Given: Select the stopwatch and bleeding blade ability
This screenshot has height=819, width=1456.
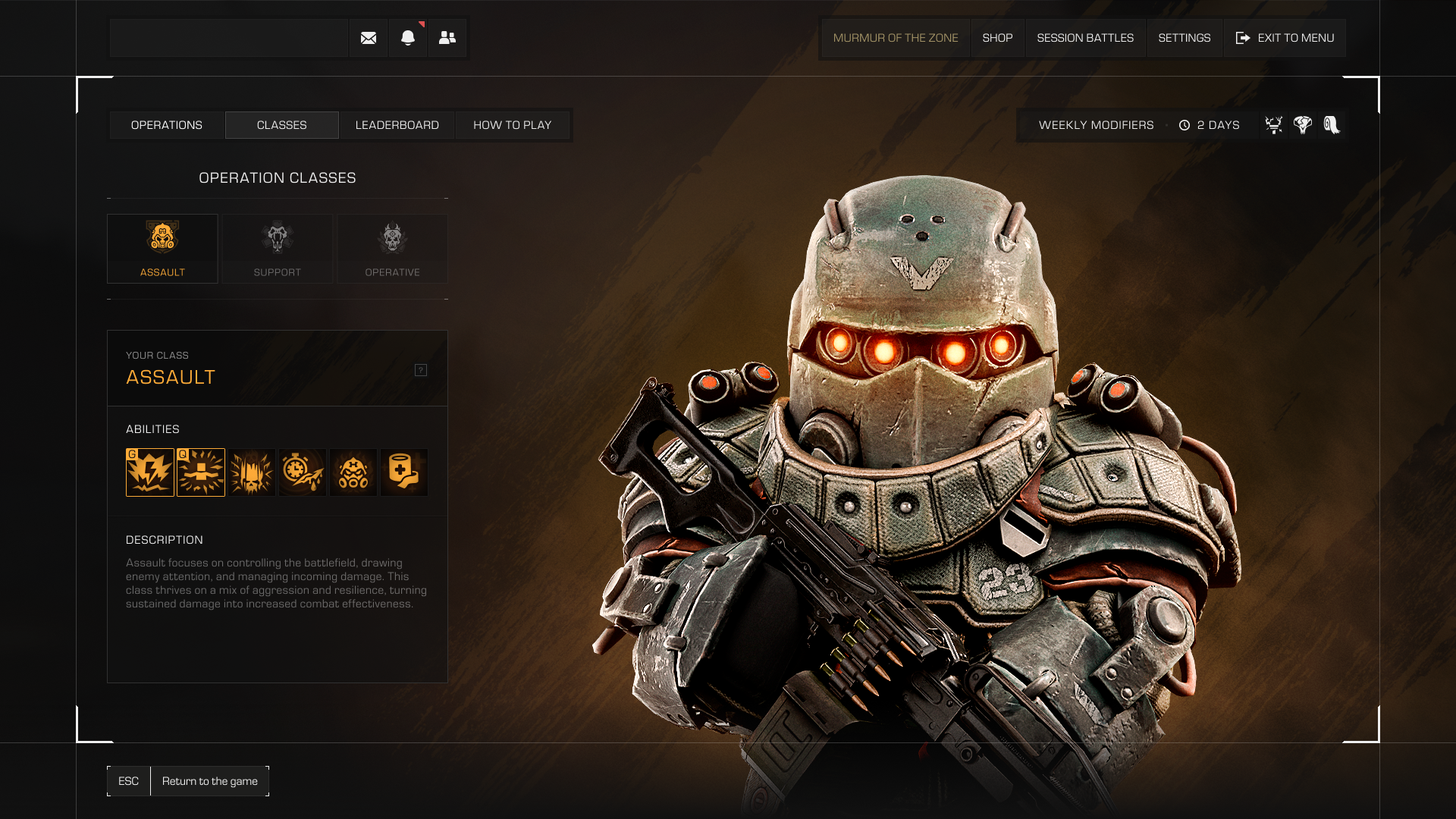Looking at the screenshot, I should point(303,472).
